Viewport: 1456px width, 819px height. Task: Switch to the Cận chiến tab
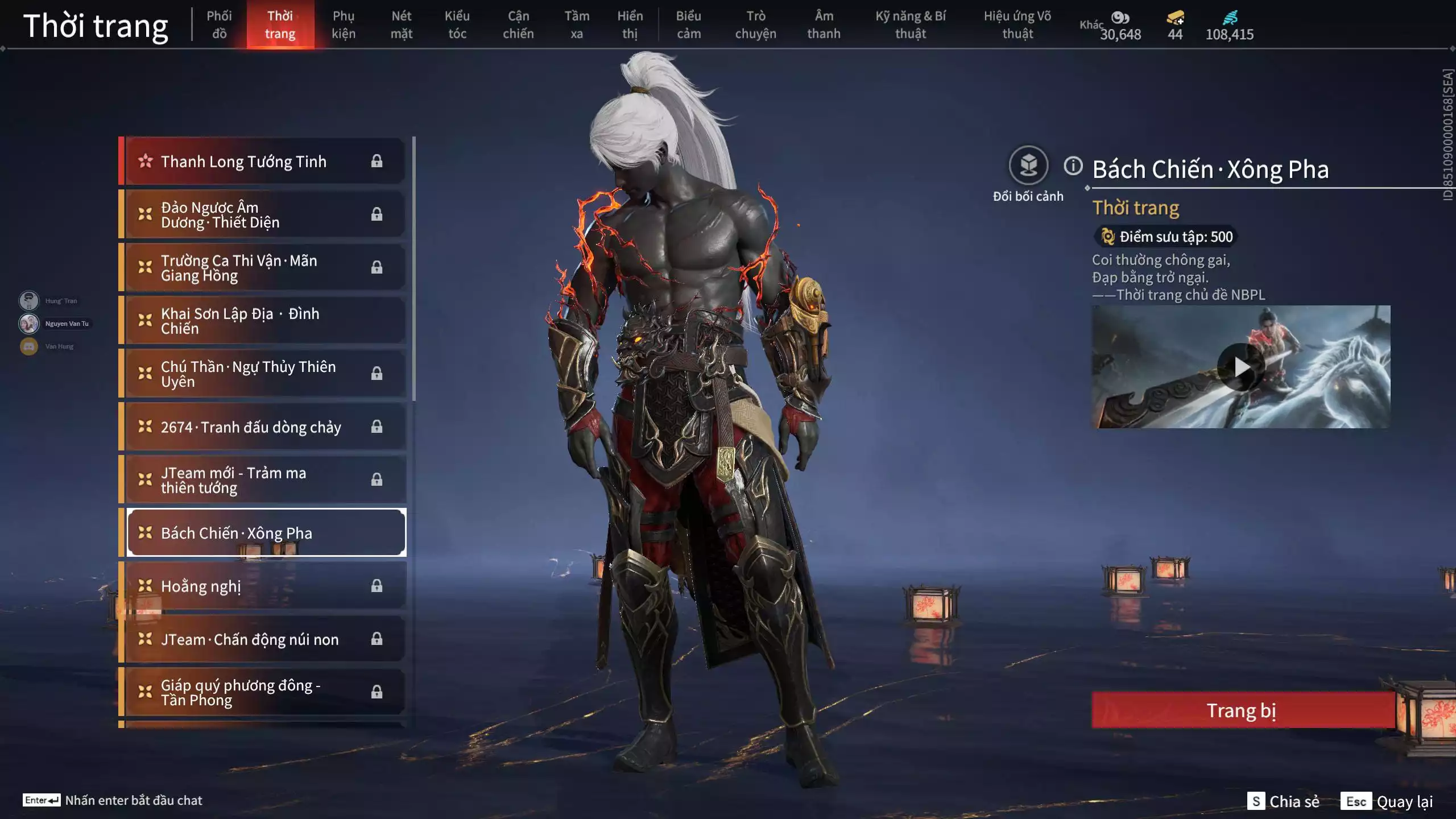[x=518, y=25]
